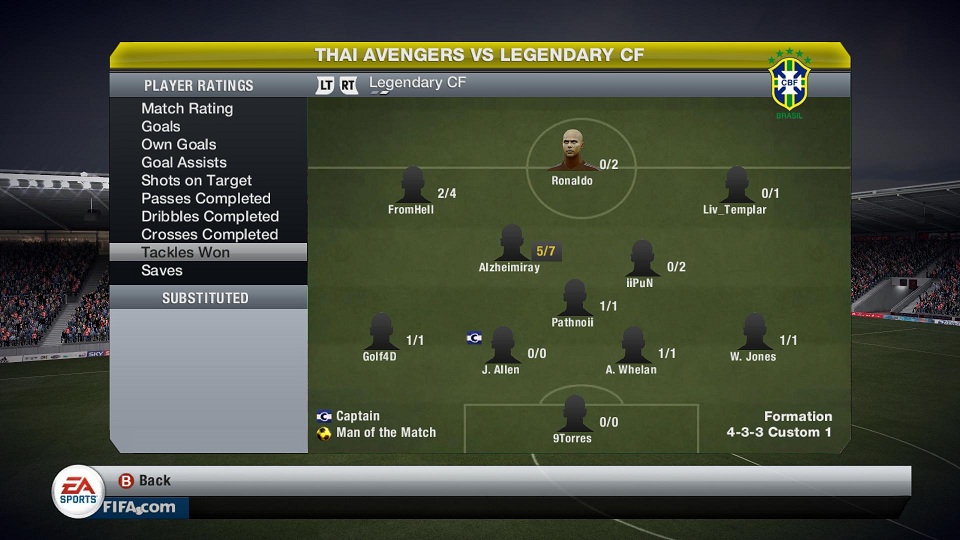Select Dribbles Completed option

210,216
